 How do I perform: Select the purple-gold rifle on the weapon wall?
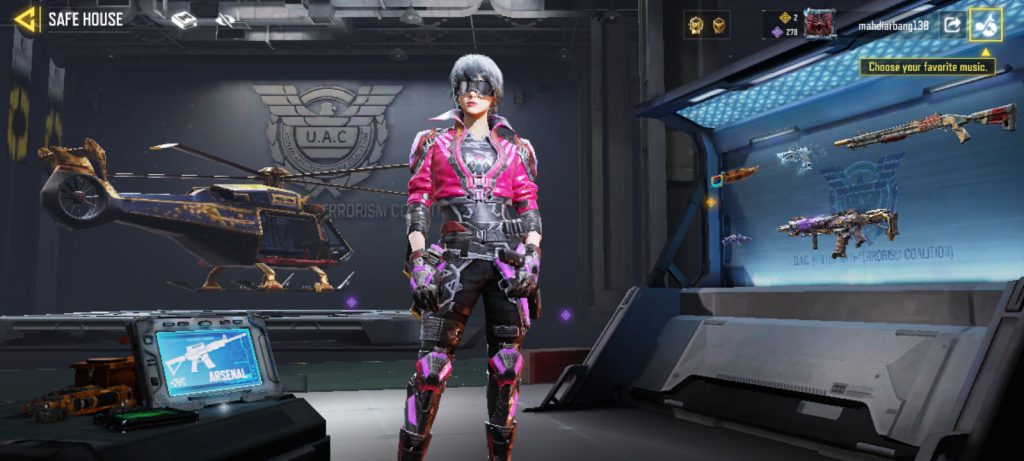click(840, 227)
